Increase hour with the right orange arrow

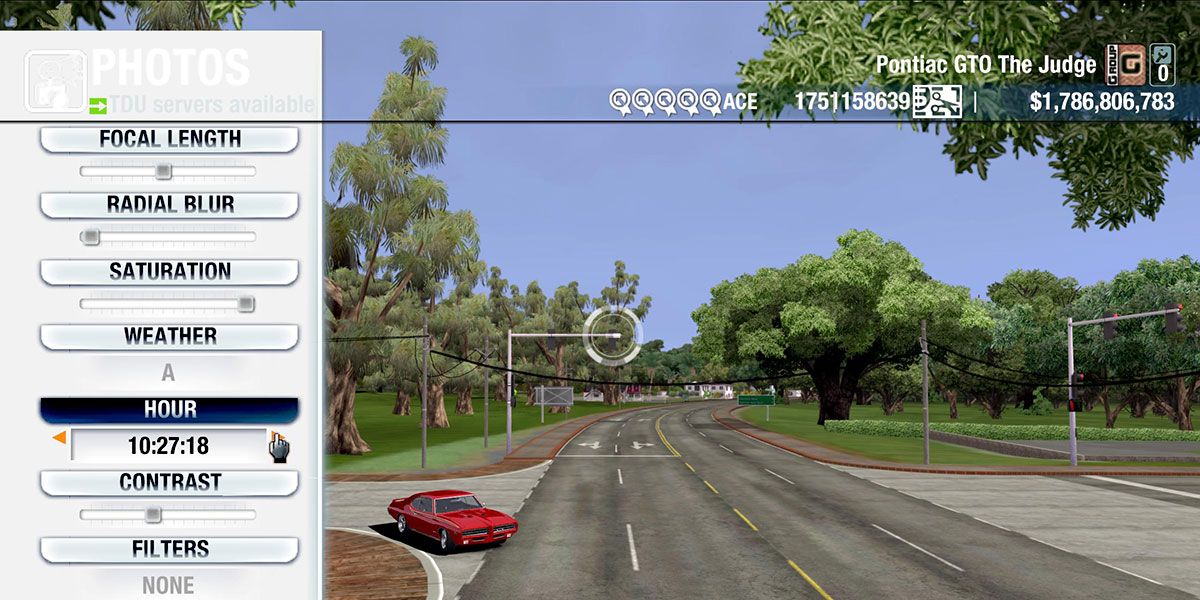pyautogui.click(x=273, y=438)
